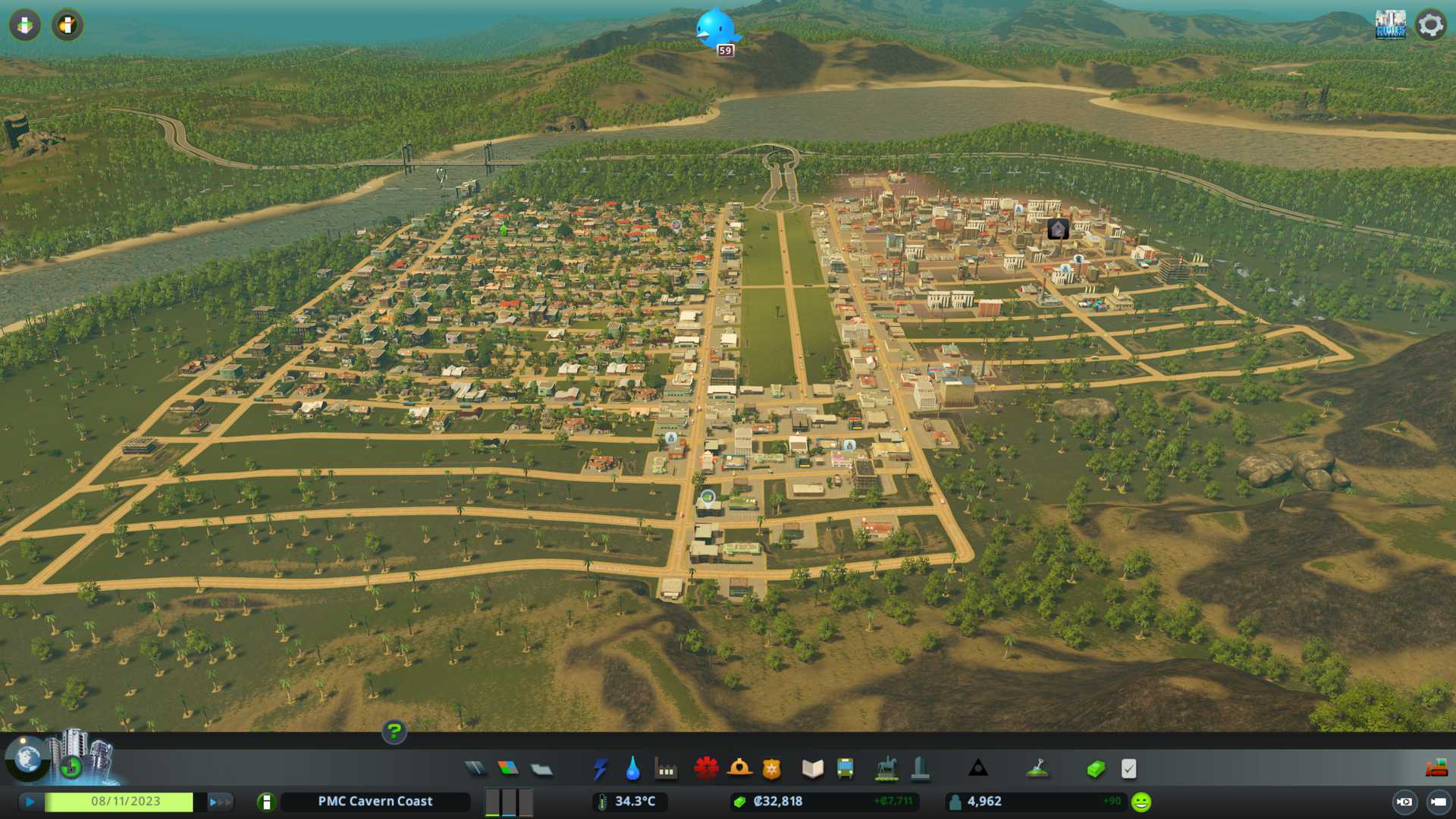Toggle the play/pause simulation button
Image resolution: width=1456 pixels, height=819 pixels.
30,802
